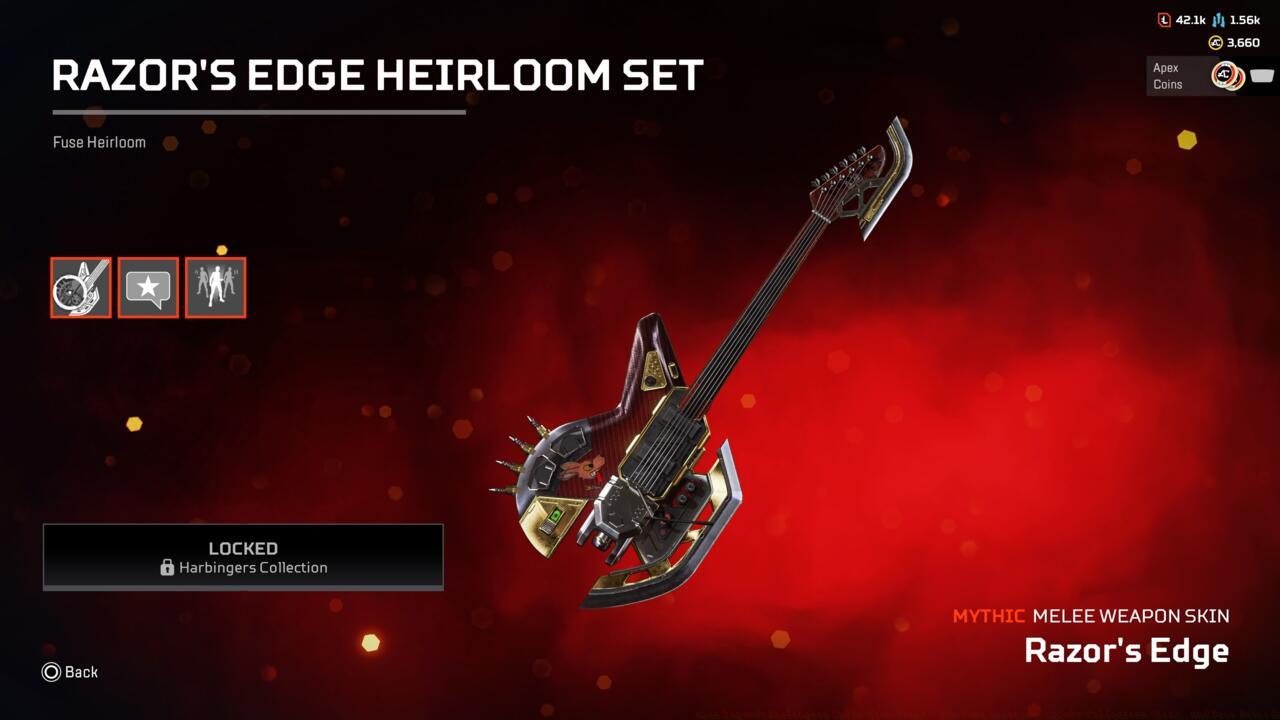This screenshot has height=720, width=1280.
Task: Click the three-figure emote silhouette icon
Action: [x=215, y=287]
